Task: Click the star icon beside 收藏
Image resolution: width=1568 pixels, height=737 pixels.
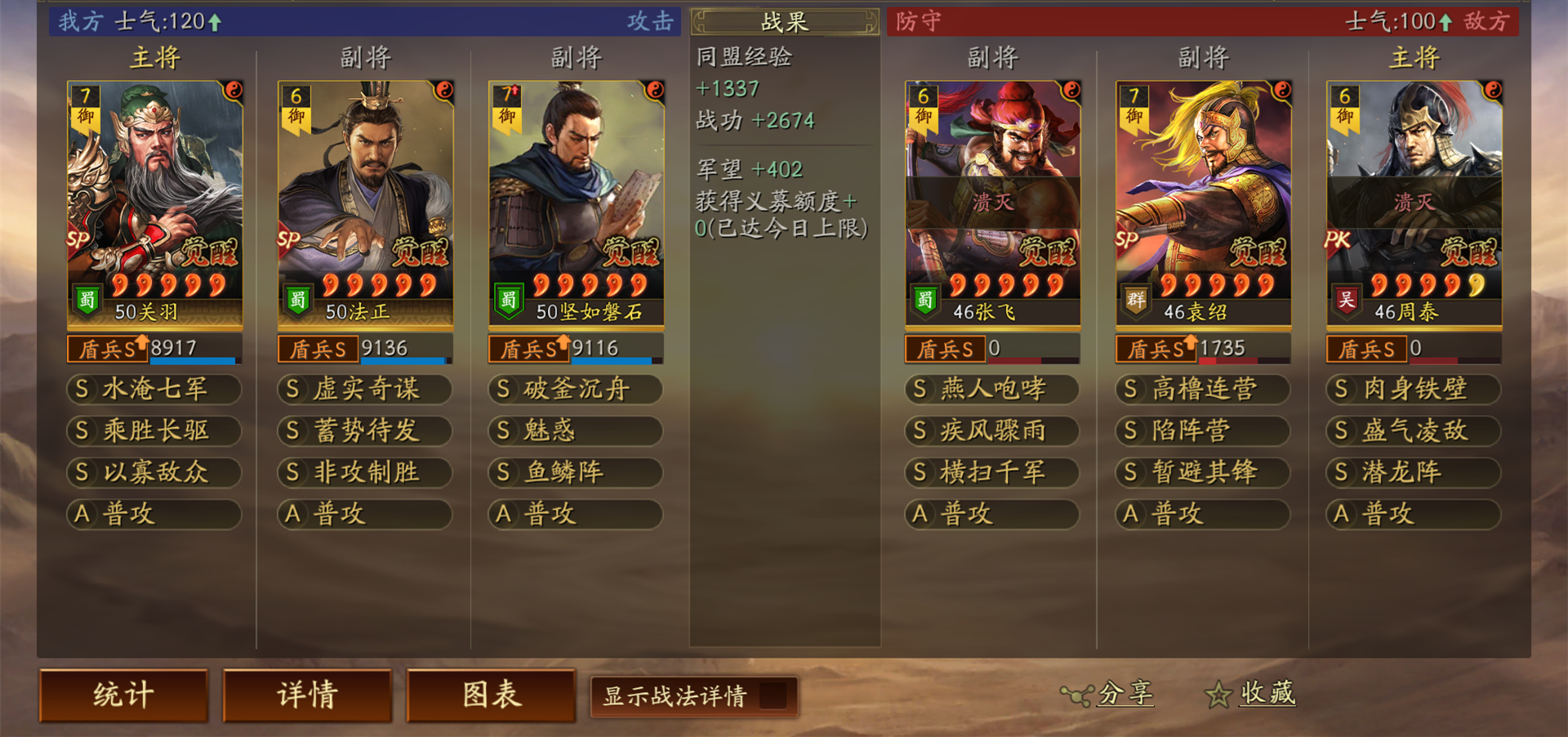Action: click(1217, 694)
